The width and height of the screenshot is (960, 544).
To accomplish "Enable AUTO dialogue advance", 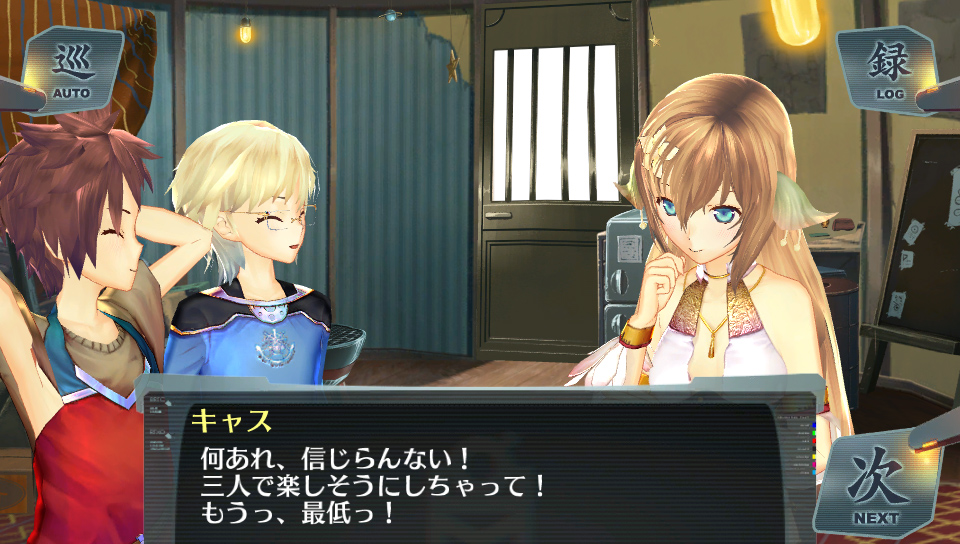I will pos(72,70).
